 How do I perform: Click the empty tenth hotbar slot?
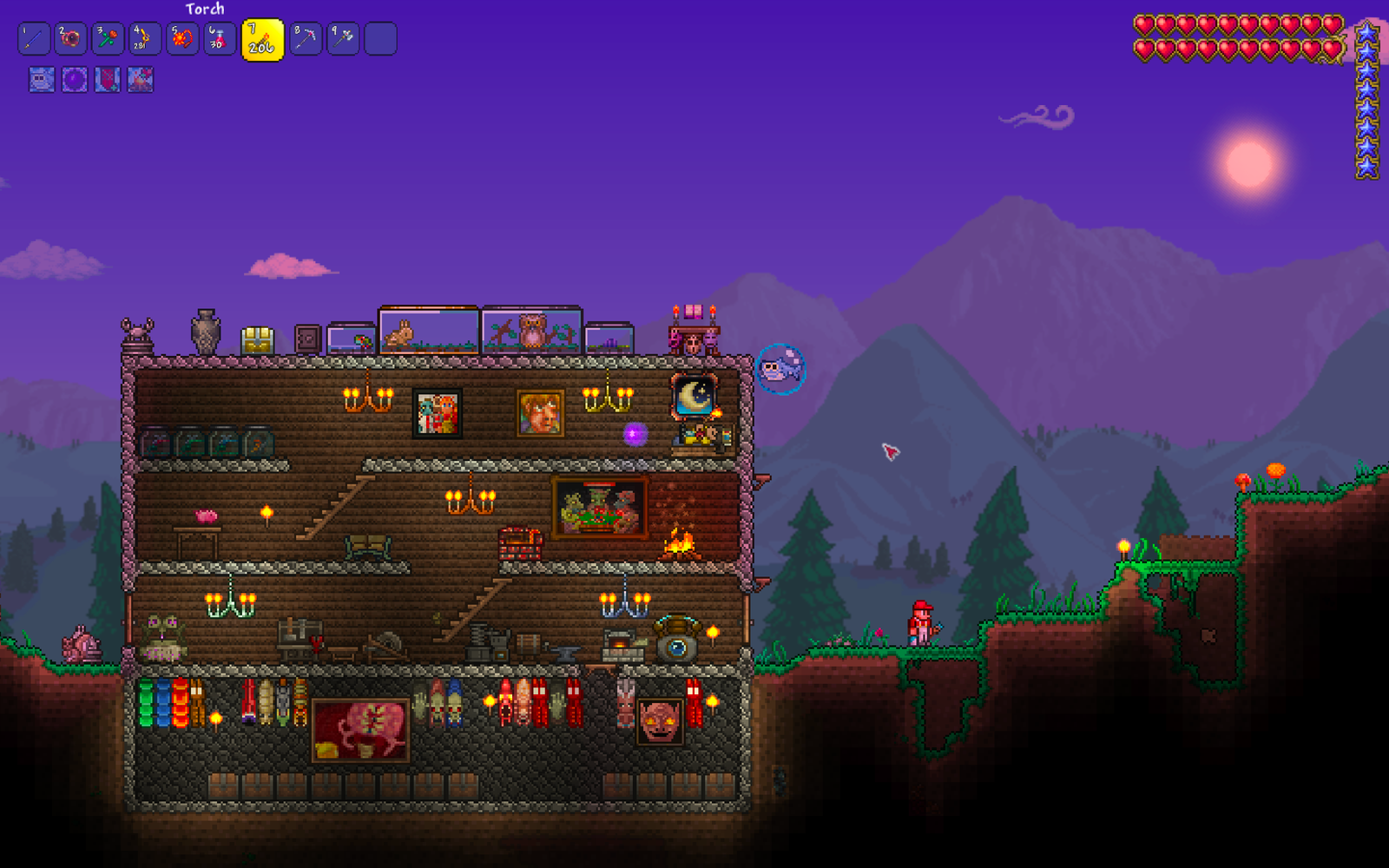(380, 38)
